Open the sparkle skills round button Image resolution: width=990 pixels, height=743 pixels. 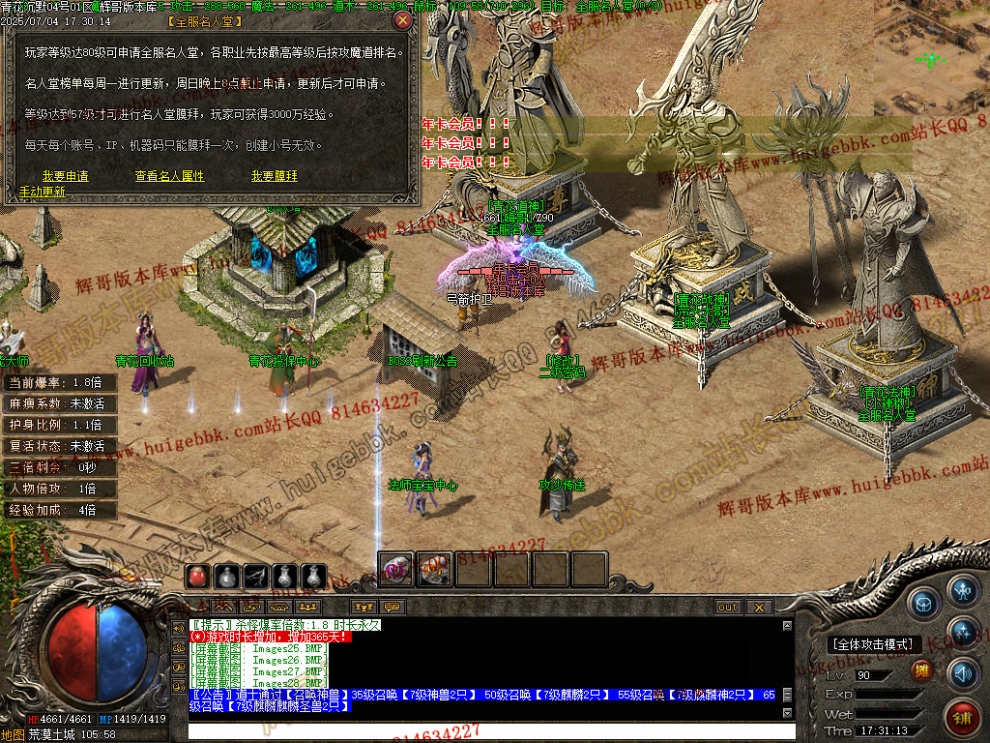pyautogui.click(x=964, y=632)
